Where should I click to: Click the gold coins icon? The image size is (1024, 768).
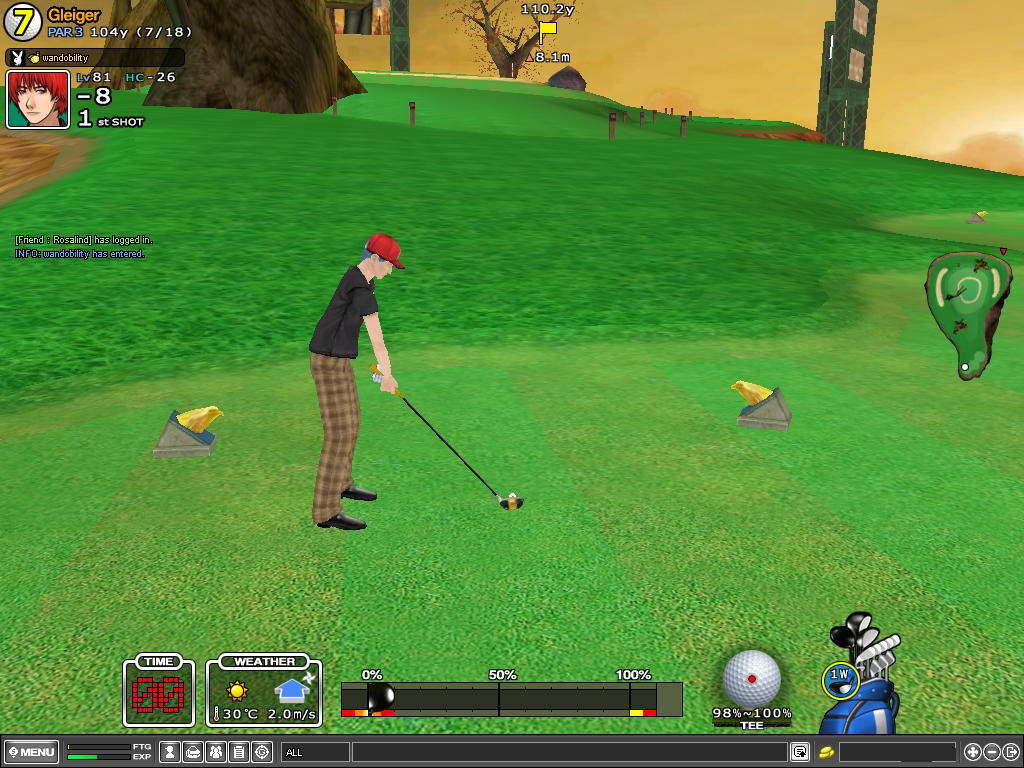pos(826,752)
